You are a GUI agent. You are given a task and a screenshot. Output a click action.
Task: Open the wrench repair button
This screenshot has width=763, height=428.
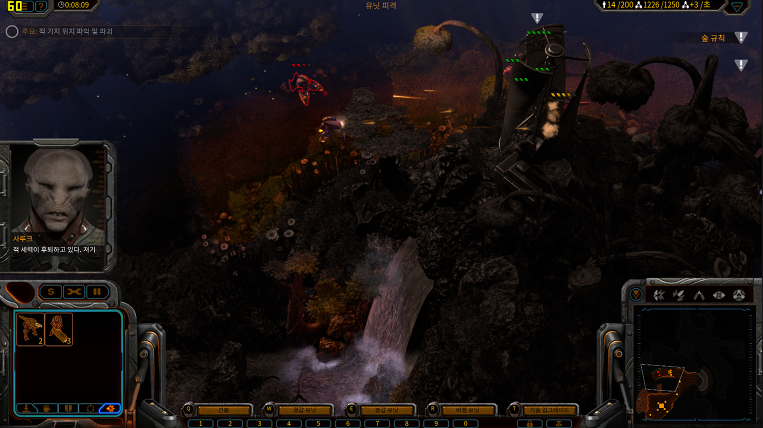coord(74,291)
